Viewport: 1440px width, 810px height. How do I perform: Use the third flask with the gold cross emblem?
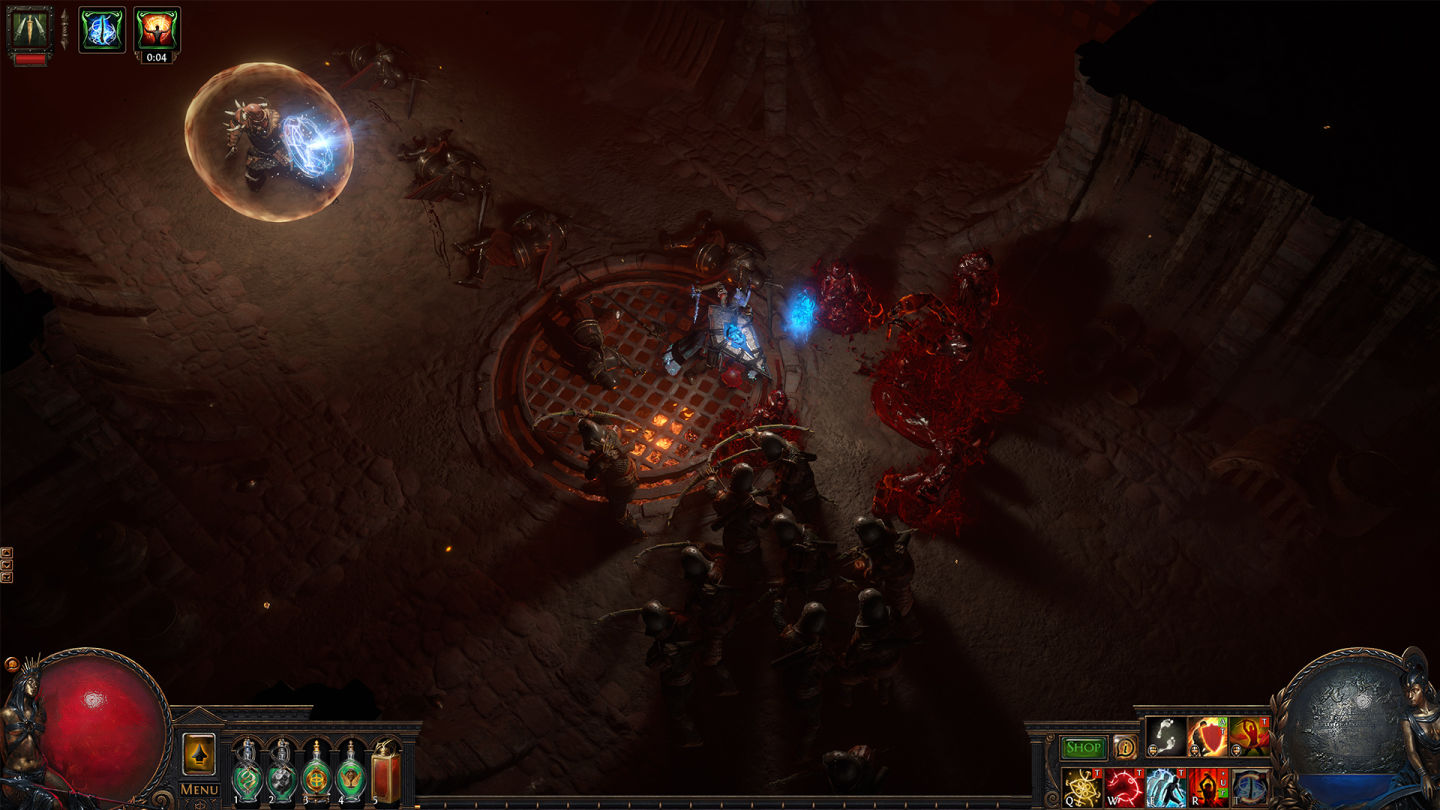click(316, 777)
